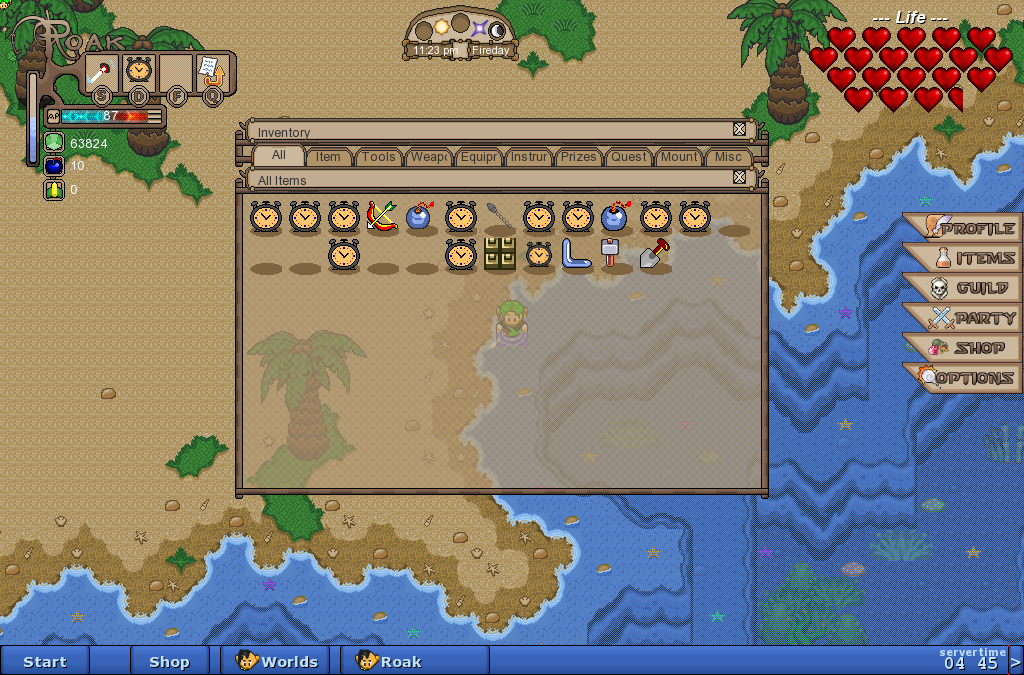Select the Misc tab
The image size is (1024, 675).
click(728, 157)
